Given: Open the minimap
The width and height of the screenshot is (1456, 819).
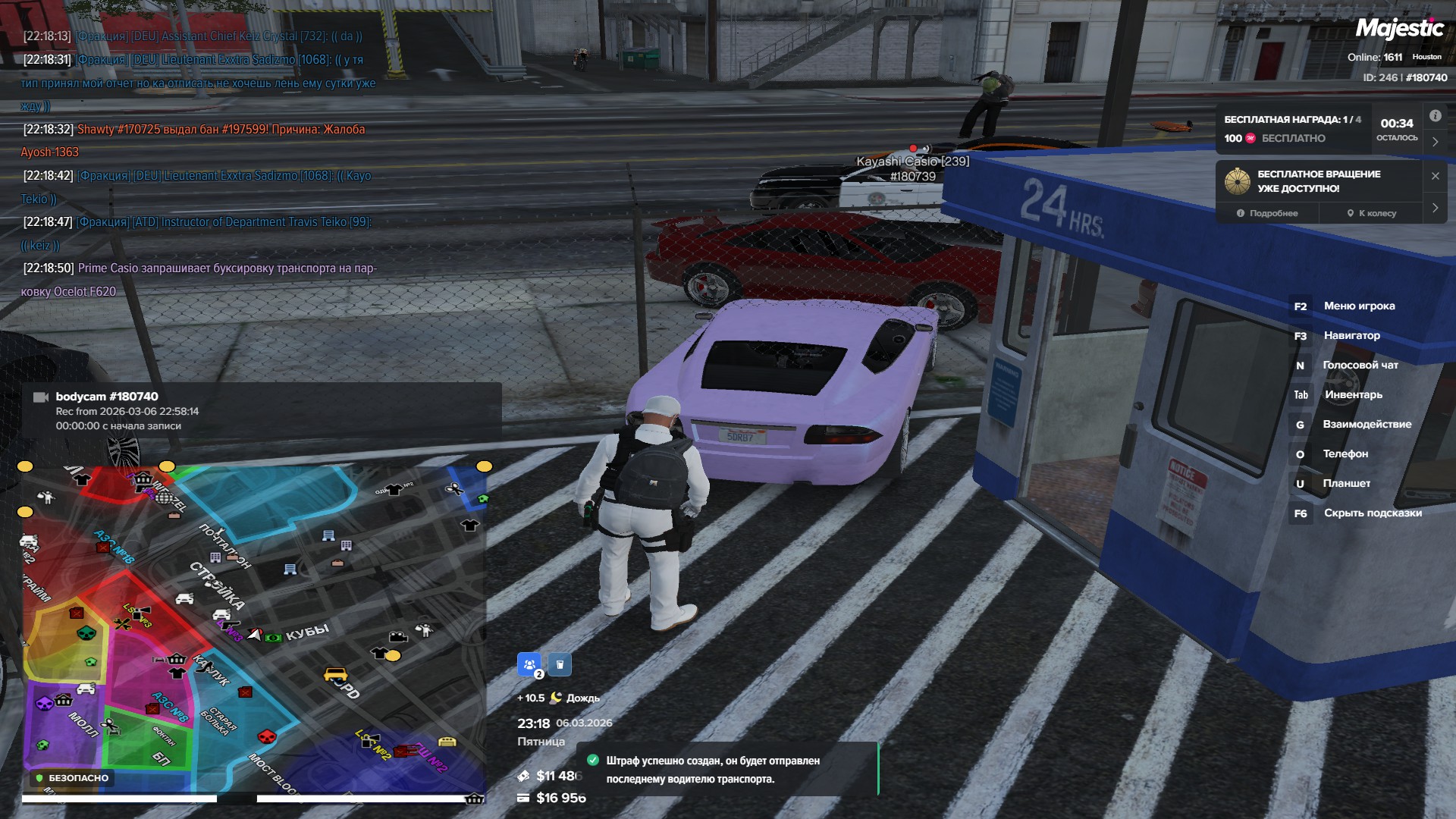Looking at the screenshot, I should click(254, 629).
